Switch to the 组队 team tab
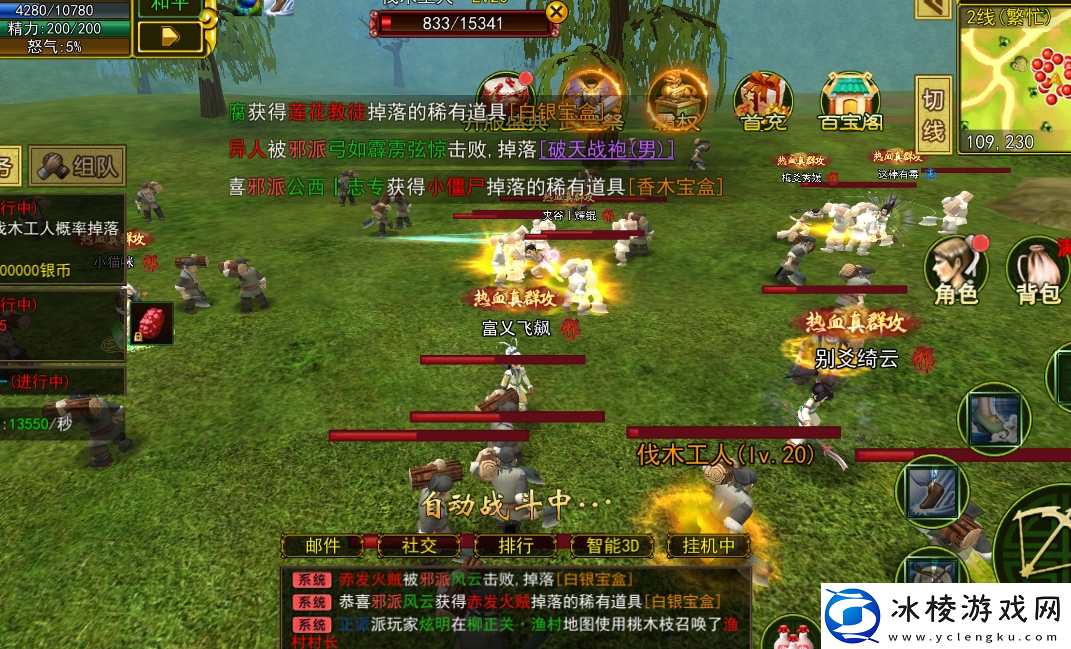Viewport: 1071px width, 649px height. pyautogui.click(x=77, y=166)
